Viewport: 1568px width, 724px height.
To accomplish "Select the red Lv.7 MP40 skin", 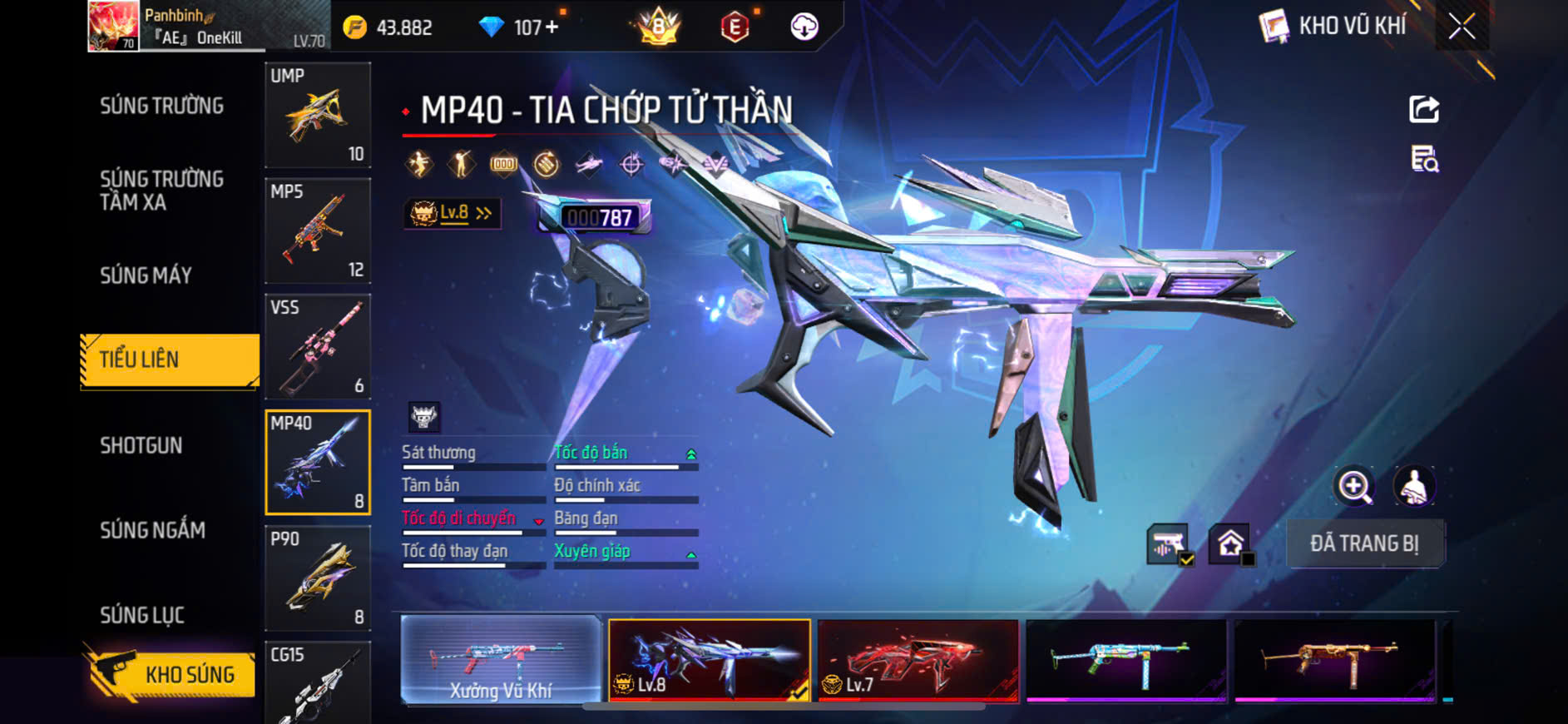I will tap(918, 660).
